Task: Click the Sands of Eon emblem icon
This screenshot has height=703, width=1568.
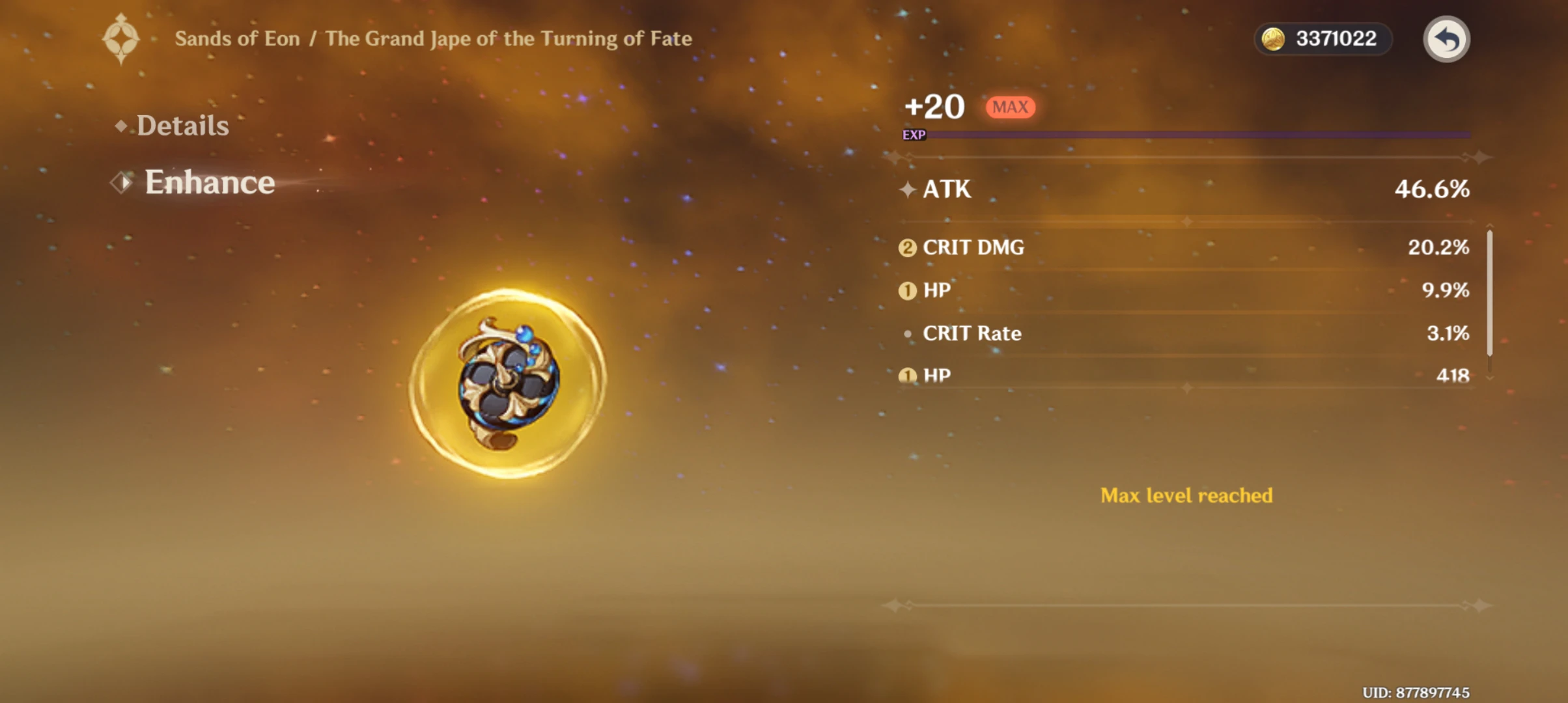Action: point(120,38)
